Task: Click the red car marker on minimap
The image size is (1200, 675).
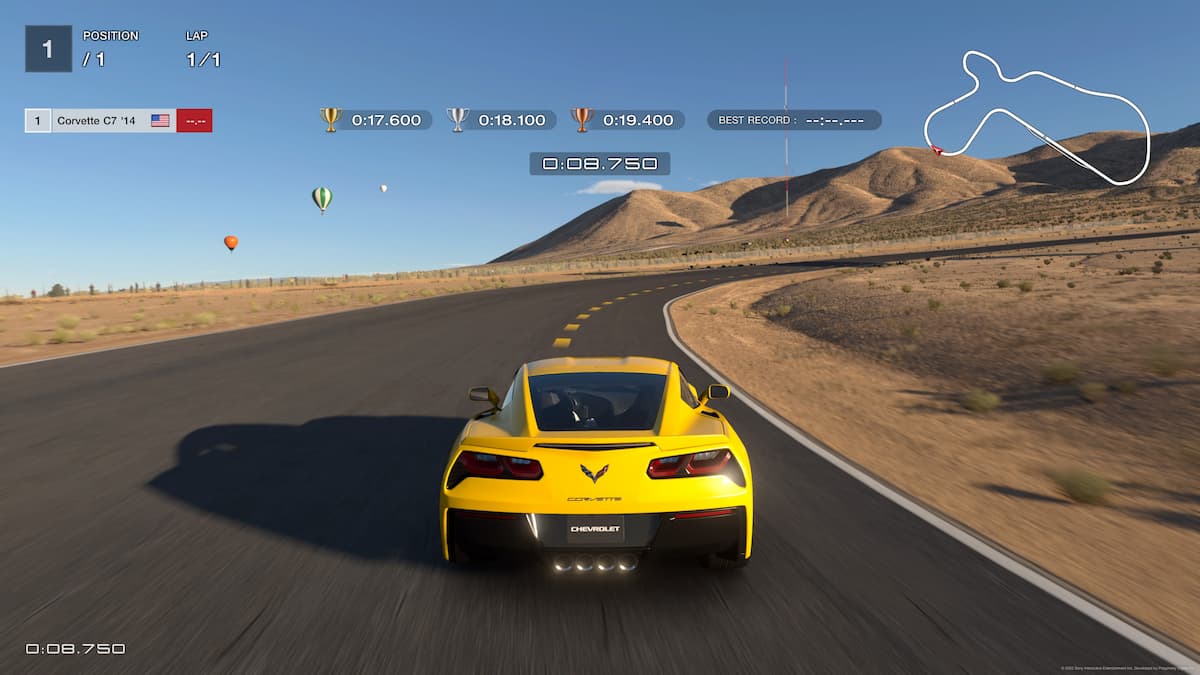Action: (937, 151)
